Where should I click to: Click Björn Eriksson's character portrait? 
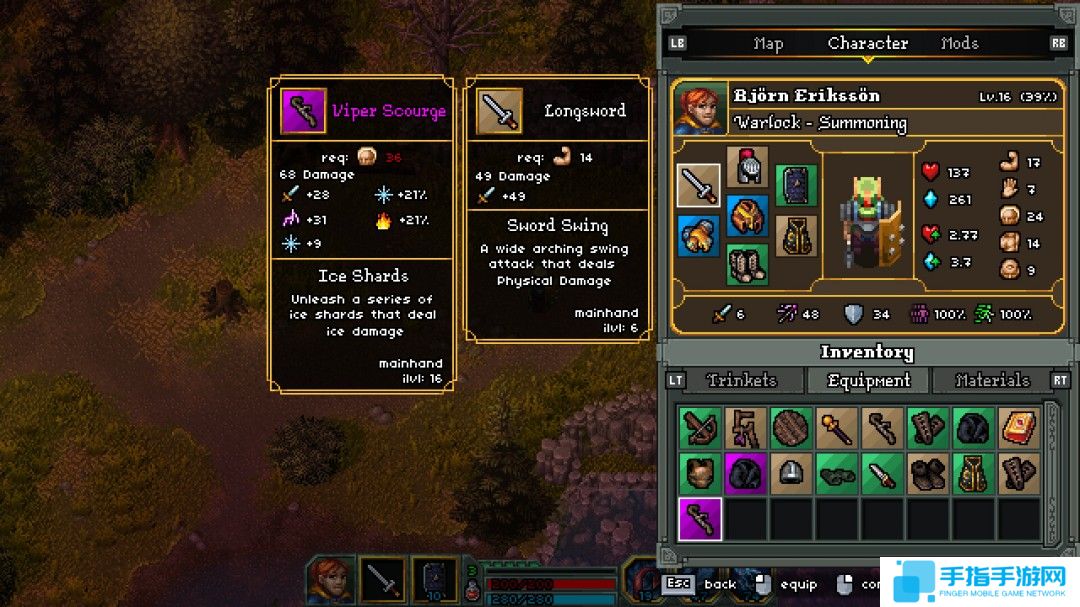699,108
